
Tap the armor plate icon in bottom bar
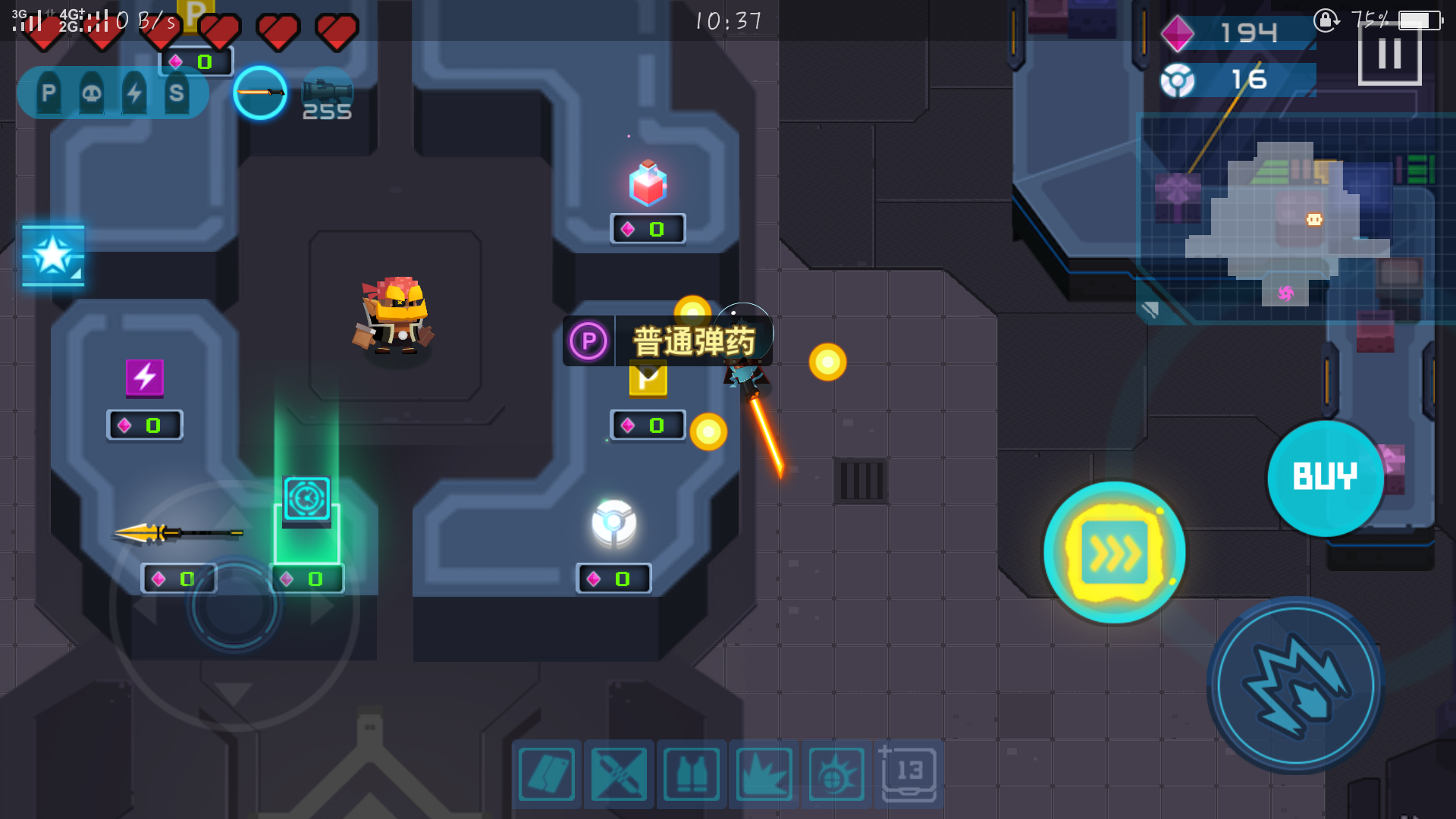pos(548,774)
